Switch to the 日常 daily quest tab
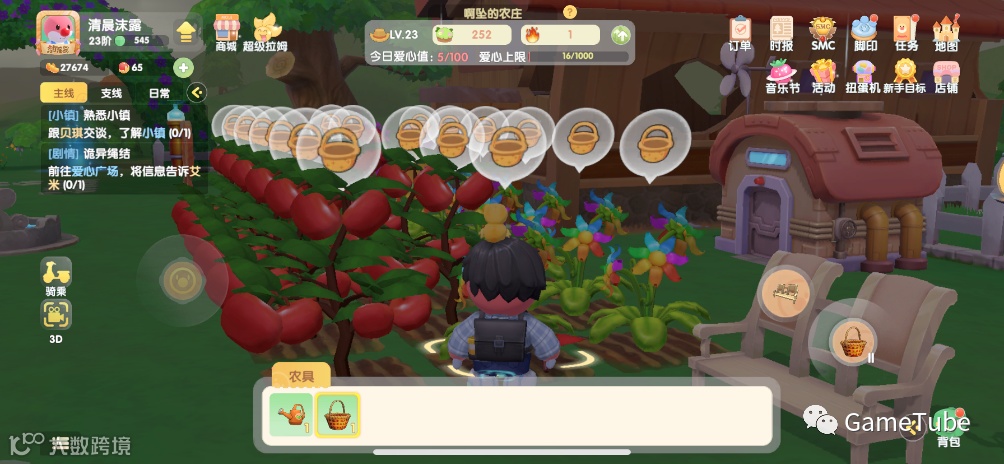 tap(159, 93)
